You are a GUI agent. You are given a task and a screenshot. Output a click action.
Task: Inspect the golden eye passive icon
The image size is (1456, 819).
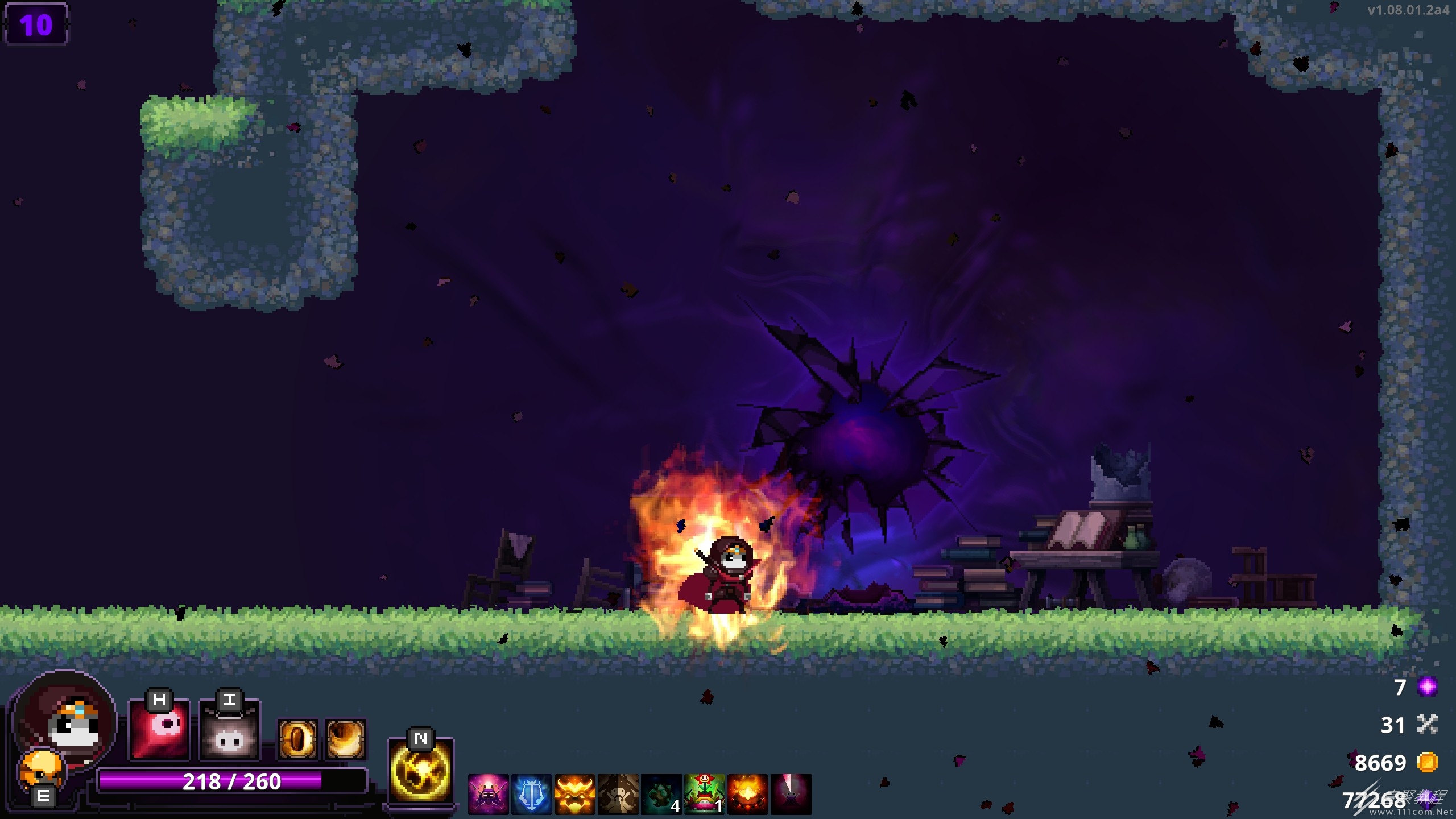pos(297,739)
